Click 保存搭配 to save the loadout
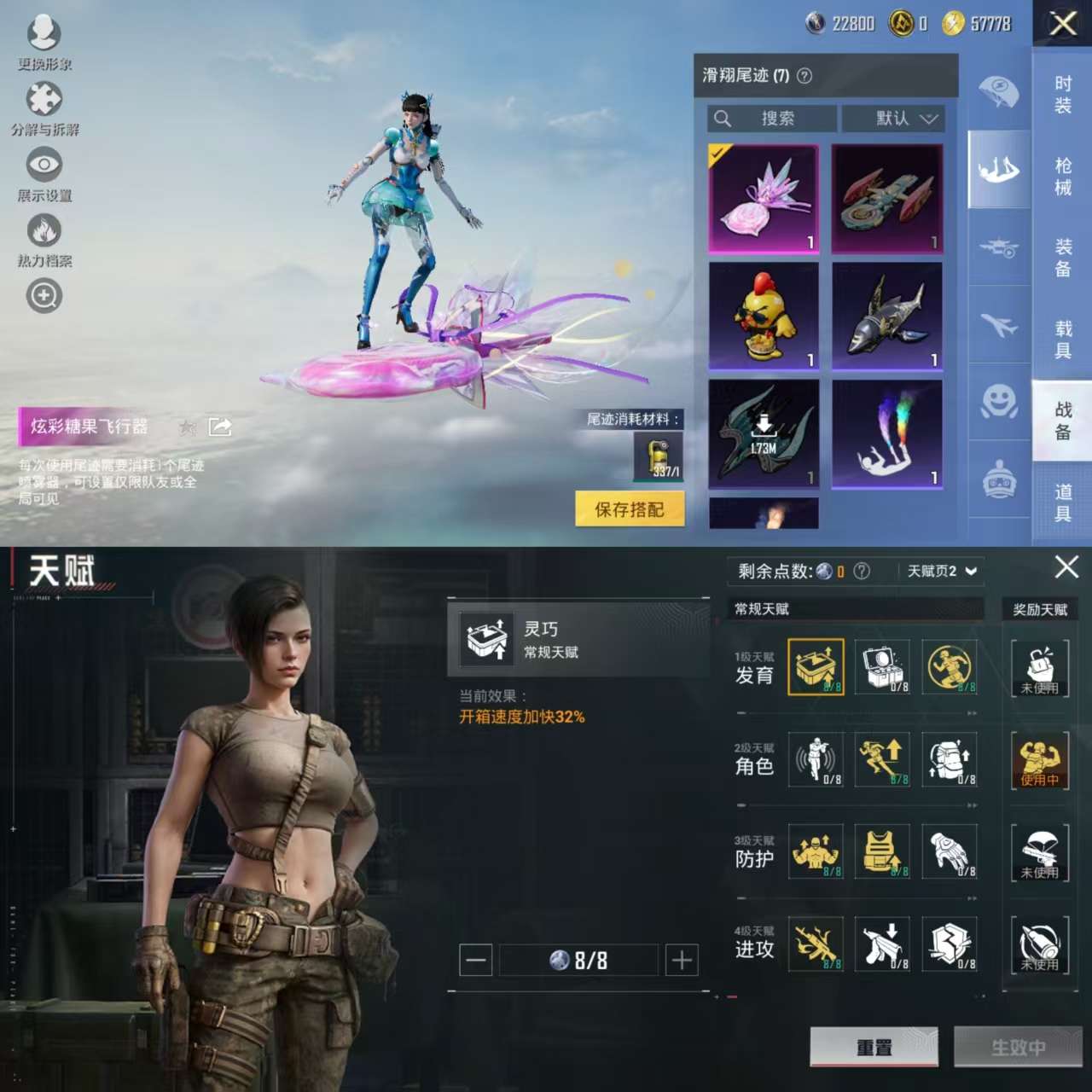 click(x=630, y=509)
